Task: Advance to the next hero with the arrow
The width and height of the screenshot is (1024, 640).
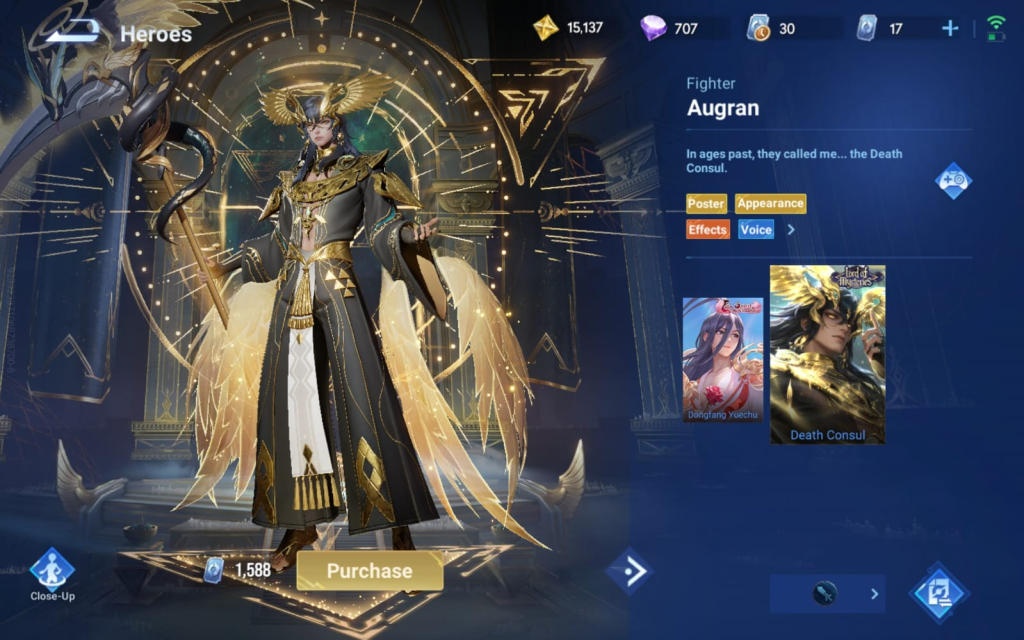Action: point(631,571)
